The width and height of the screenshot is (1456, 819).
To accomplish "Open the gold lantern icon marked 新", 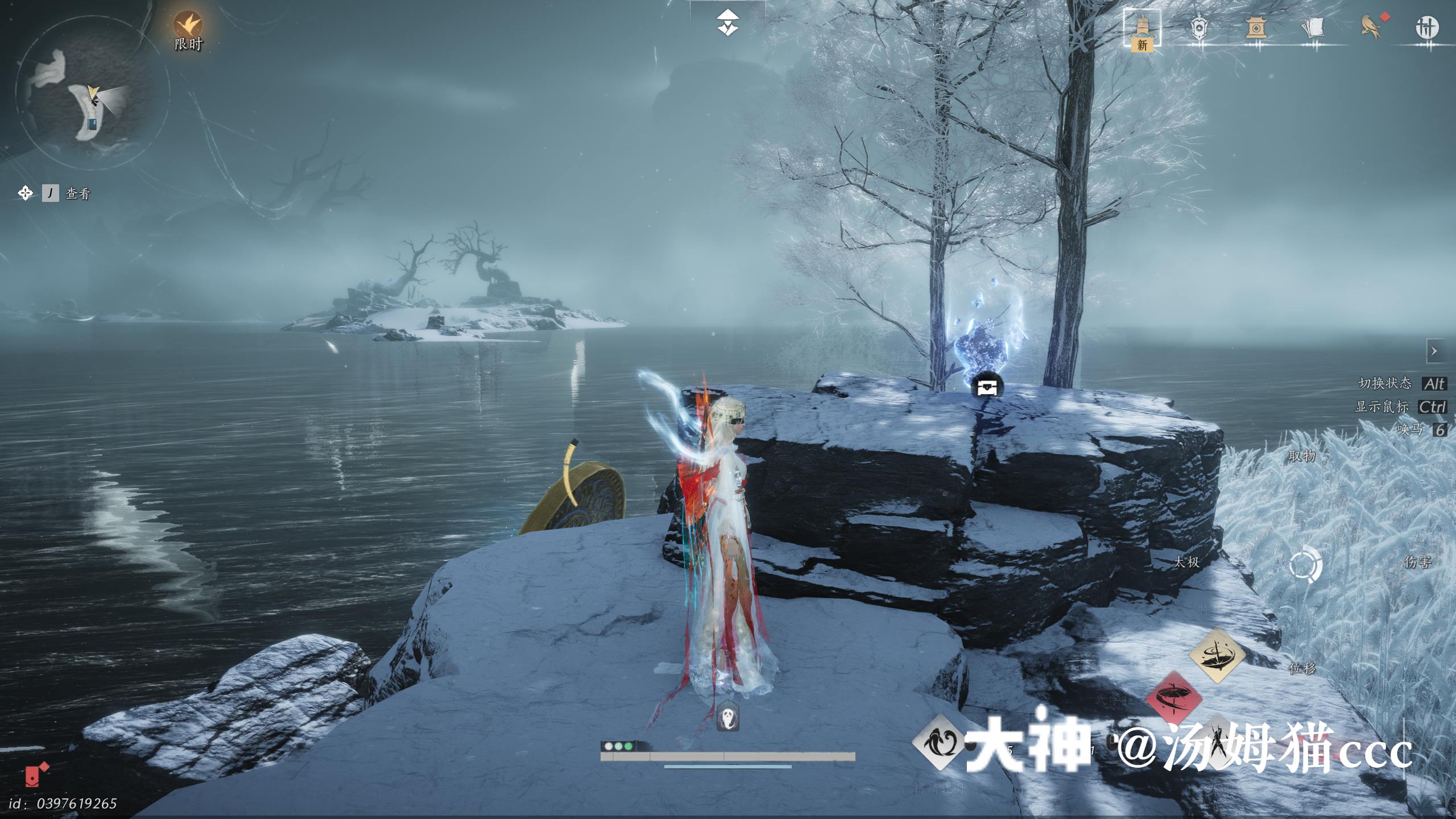I will [x=1141, y=29].
